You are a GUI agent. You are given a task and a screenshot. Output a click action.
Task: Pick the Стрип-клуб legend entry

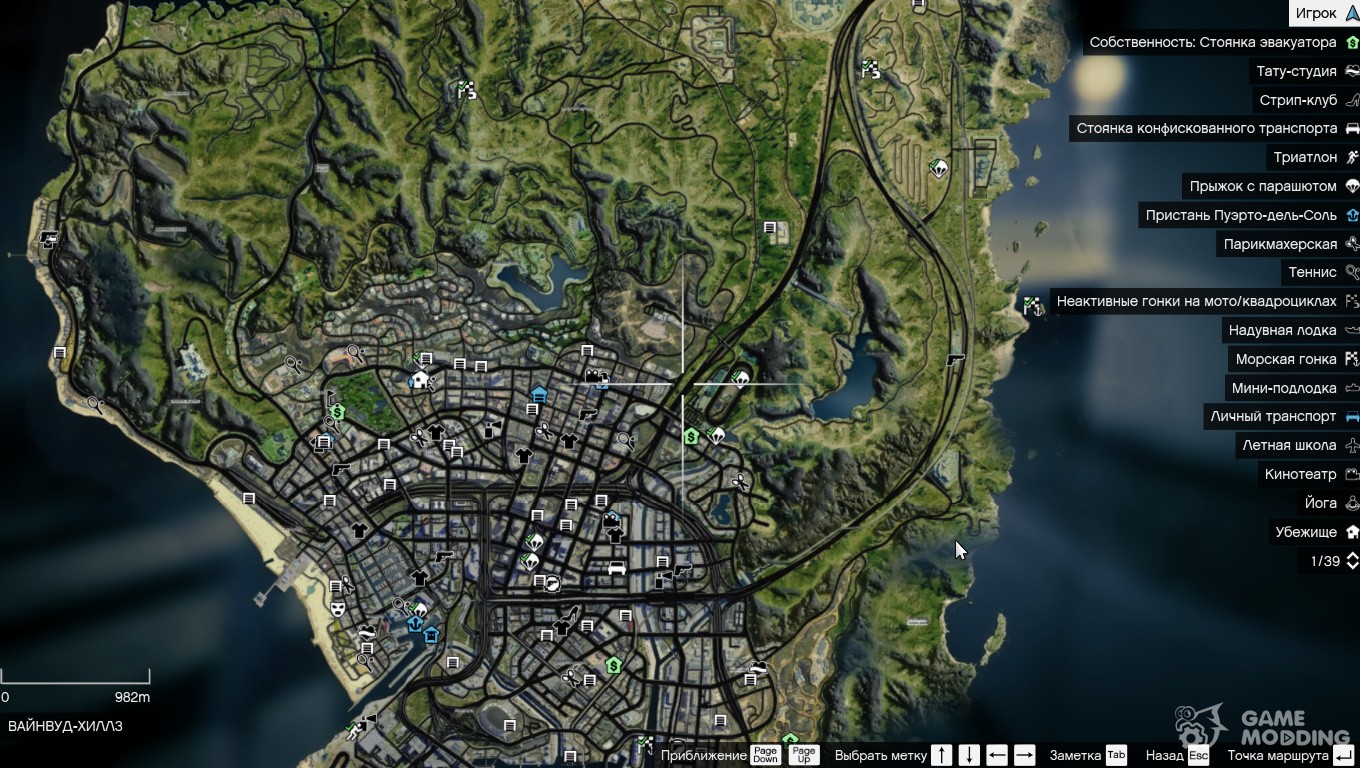point(1298,100)
